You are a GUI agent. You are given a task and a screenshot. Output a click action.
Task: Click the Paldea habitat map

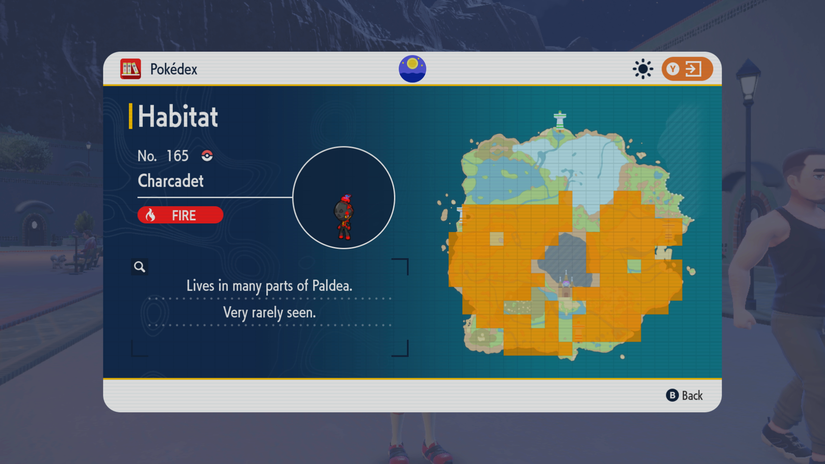pyautogui.click(x=565, y=235)
